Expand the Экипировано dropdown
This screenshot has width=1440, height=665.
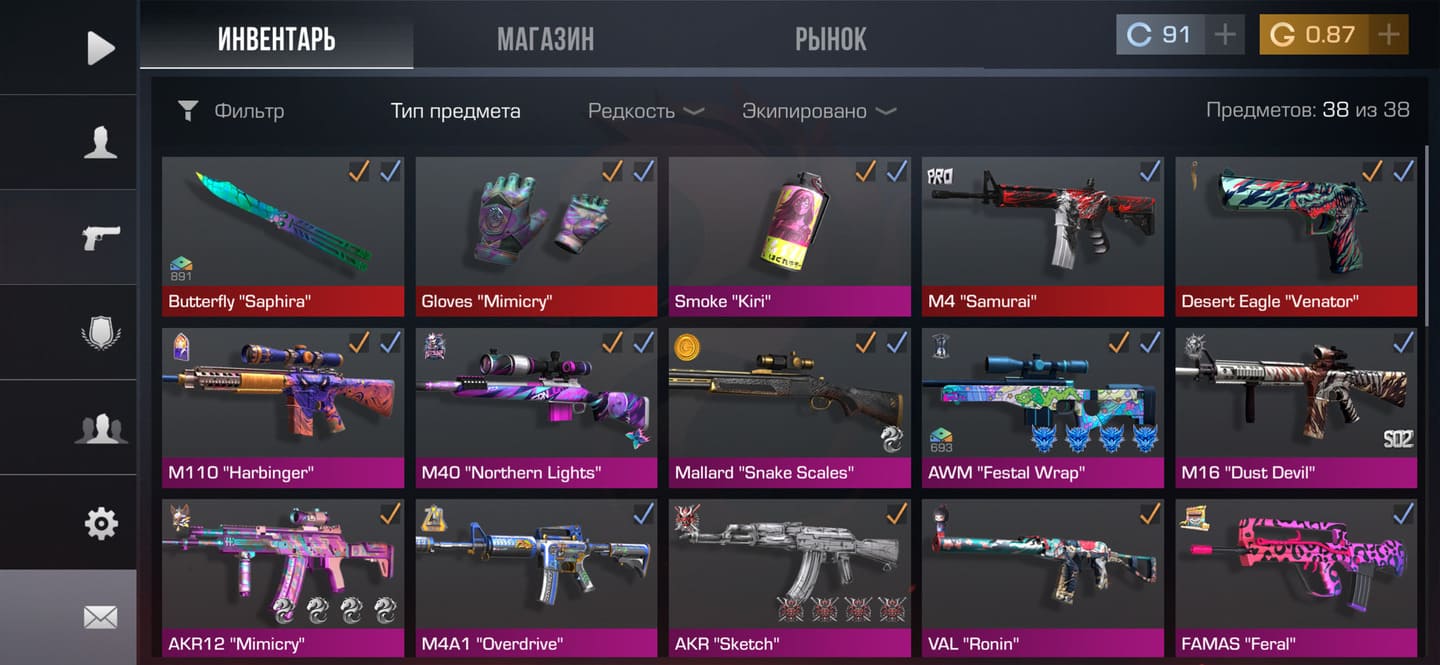pos(819,111)
